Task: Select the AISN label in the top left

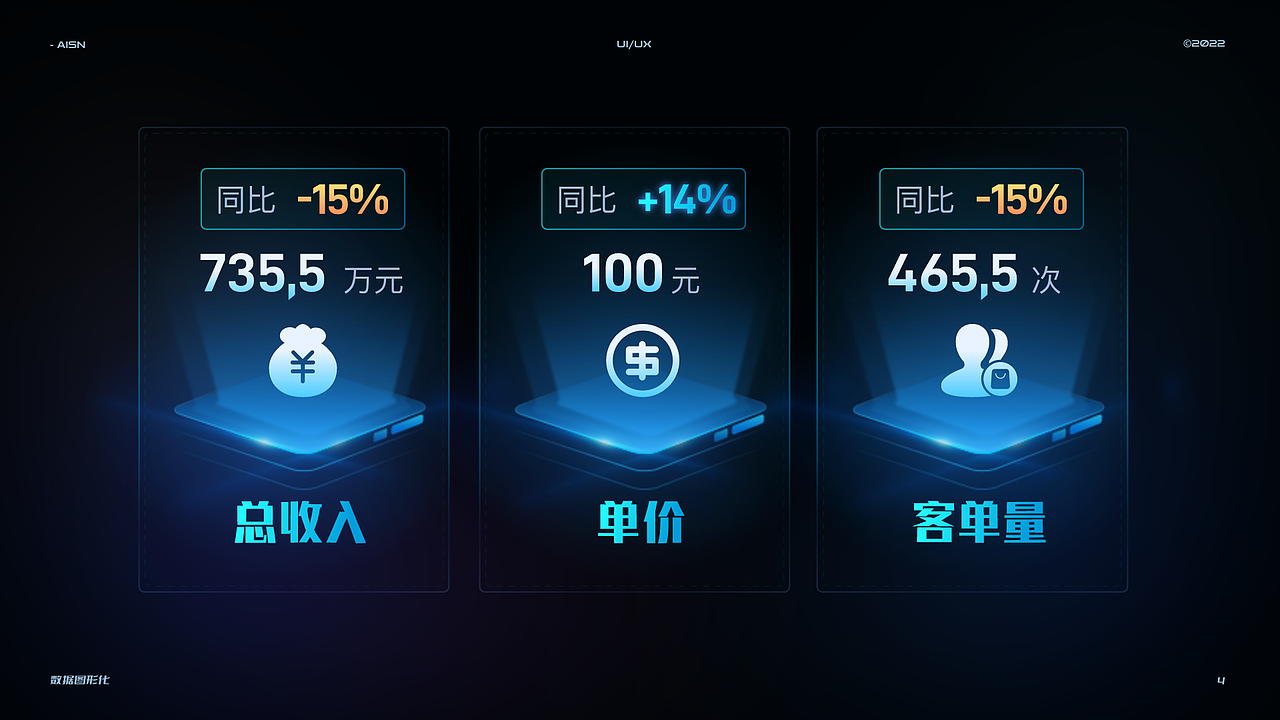Action: point(69,44)
